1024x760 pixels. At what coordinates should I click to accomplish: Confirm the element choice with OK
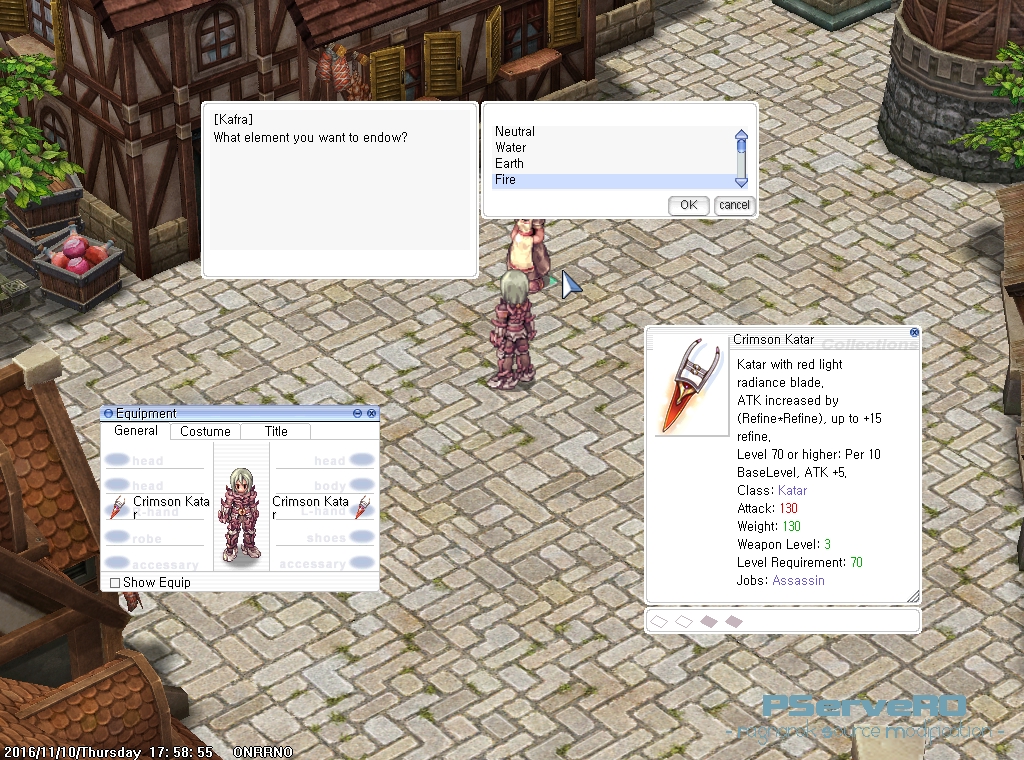point(688,205)
